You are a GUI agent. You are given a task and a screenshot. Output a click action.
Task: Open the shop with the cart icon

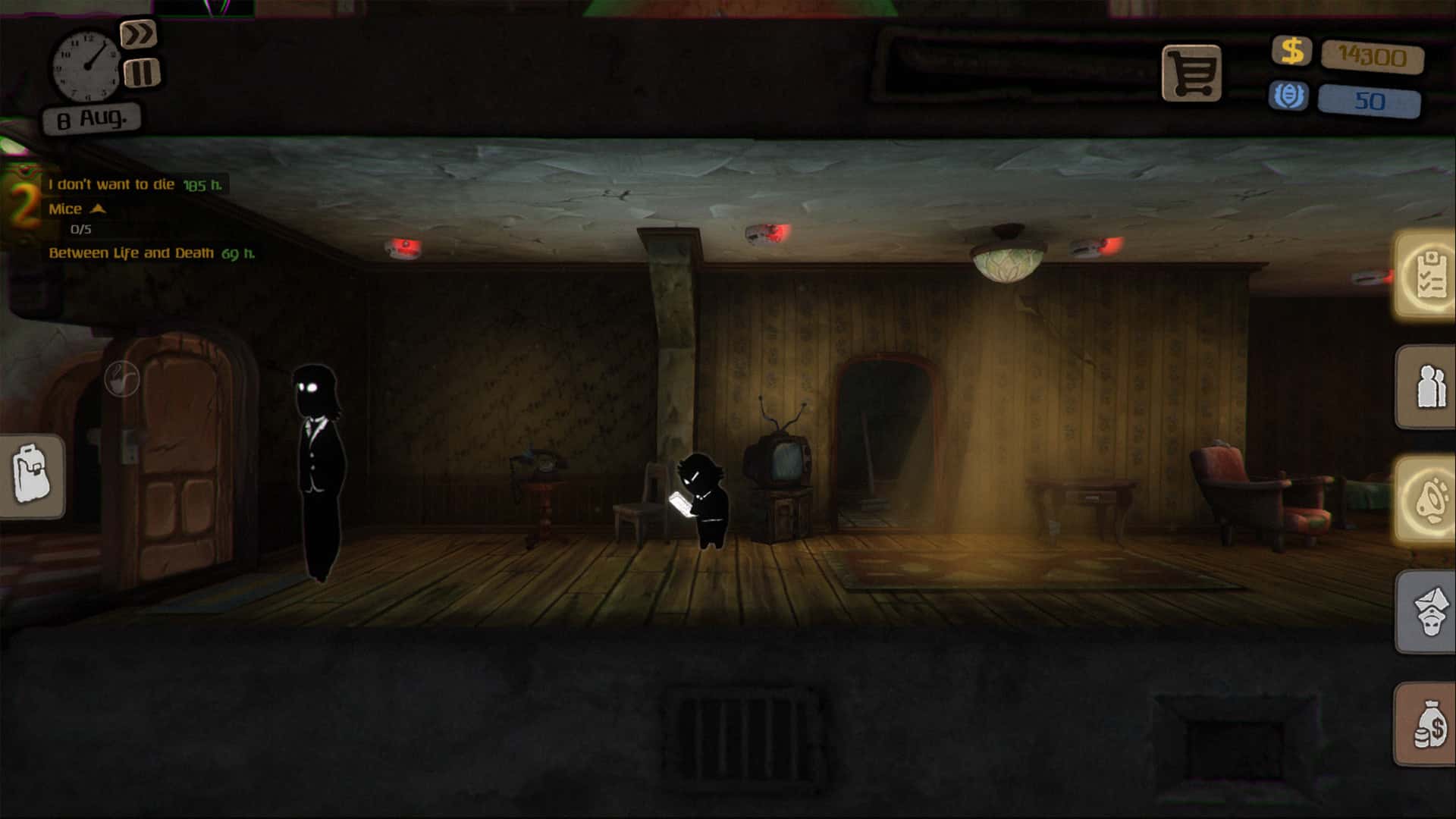(1192, 72)
